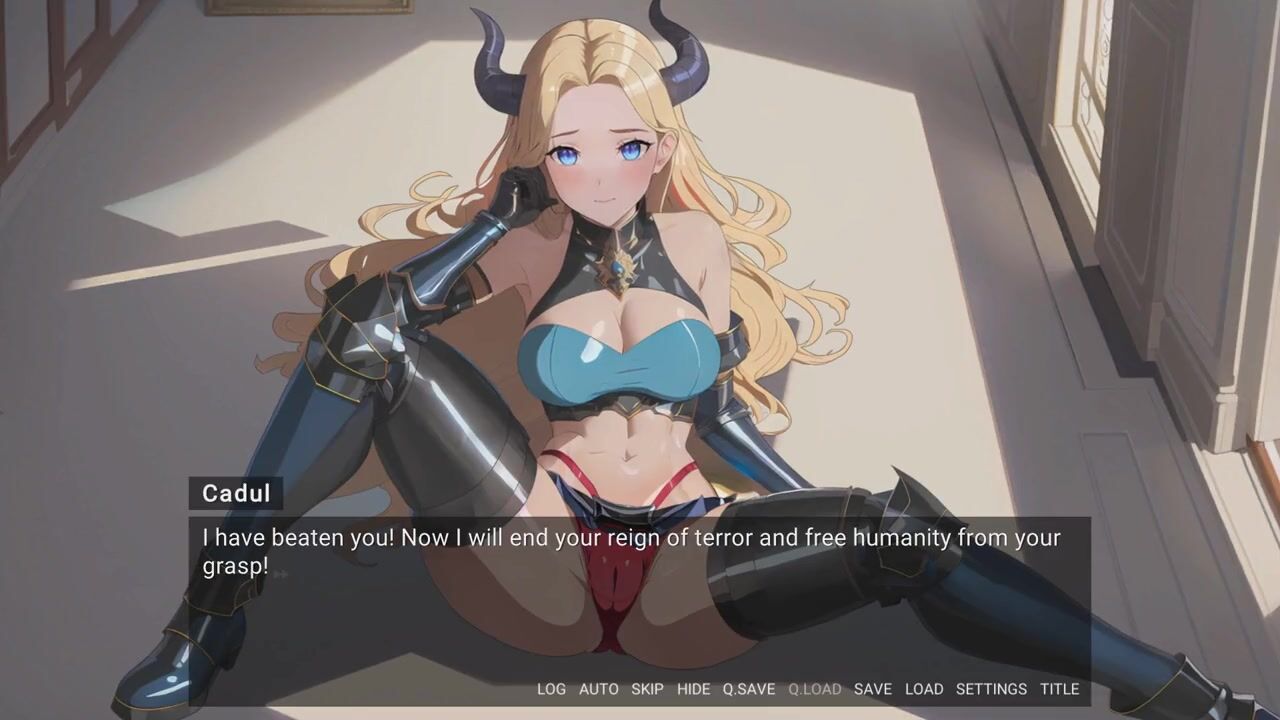The height and width of the screenshot is (720, 1280).
Task: Activate SKIP mode
Action: pos(647,689)
